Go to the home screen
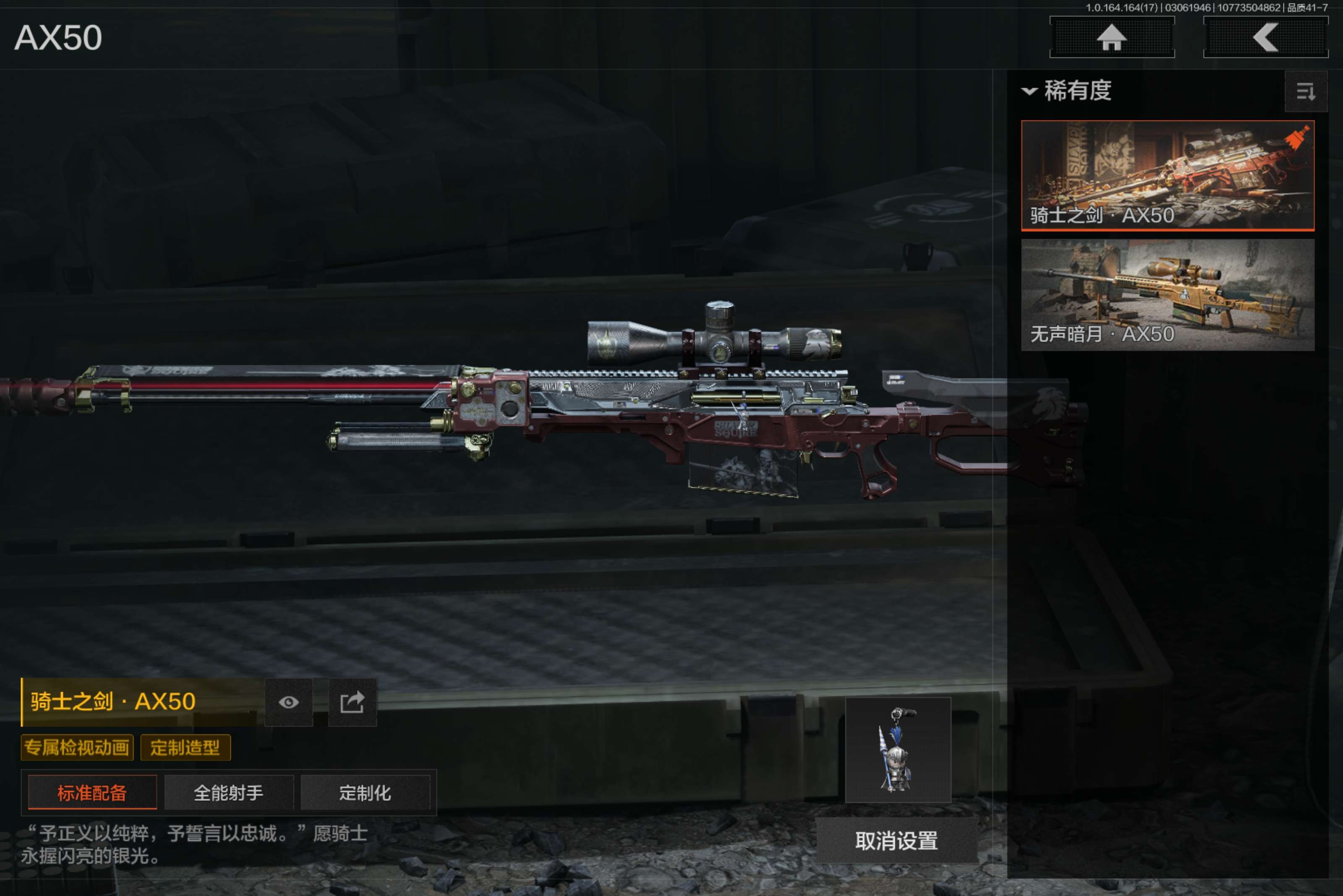The height and width of the screenshot is (896, 1343). pyautogui.click(x=1111, y=38)
